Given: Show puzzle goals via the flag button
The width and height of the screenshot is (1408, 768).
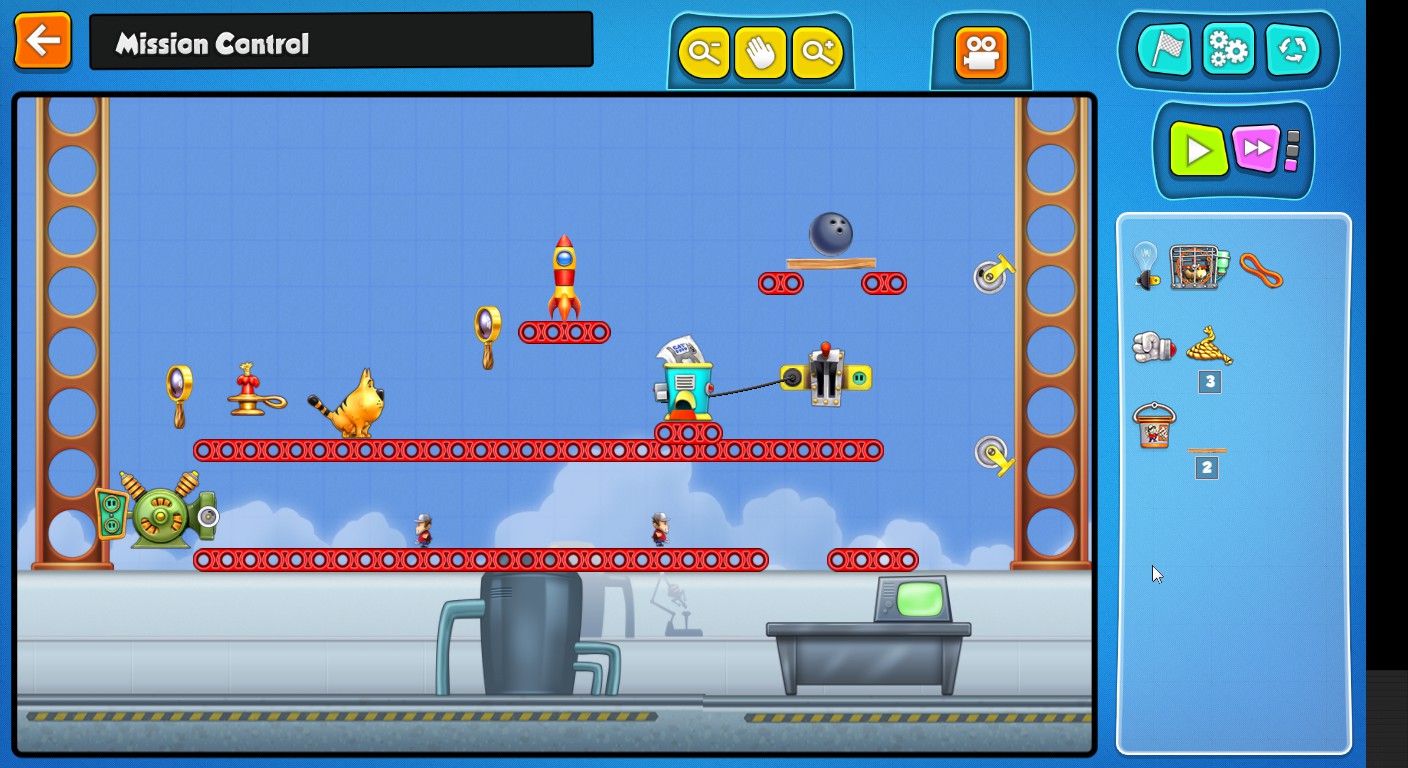Looking at the screenshot, I should coord(1165,50).
